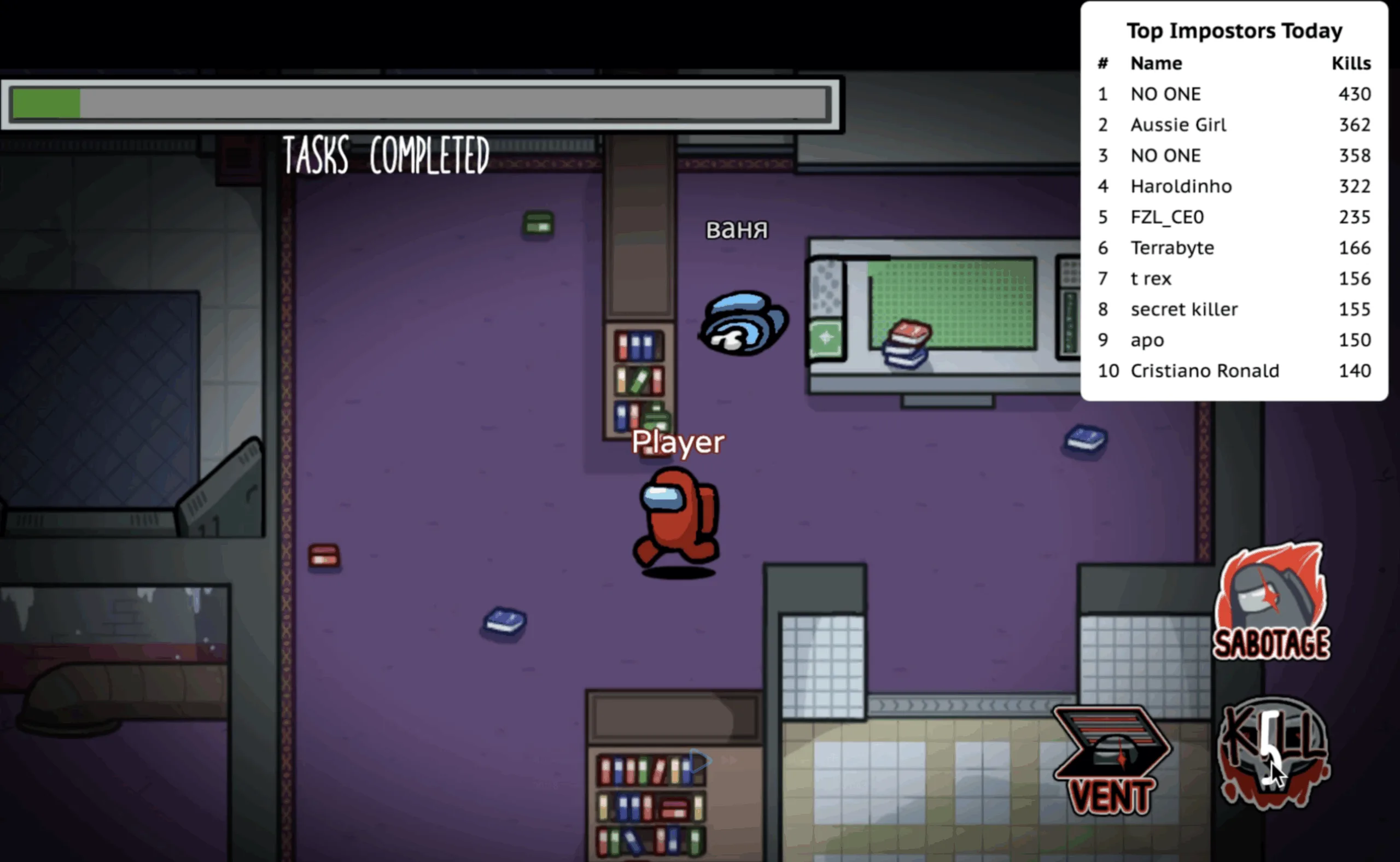Select secret killer with 155 kills
Image resolution: width=1400 pixels, height=862 pixels.
[x=1184, y=309]
